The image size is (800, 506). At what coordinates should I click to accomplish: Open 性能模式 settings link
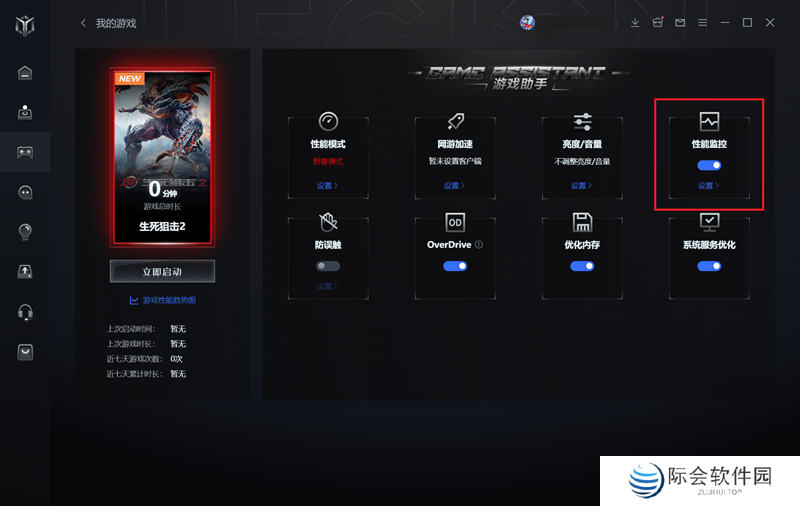click(328, 186)
